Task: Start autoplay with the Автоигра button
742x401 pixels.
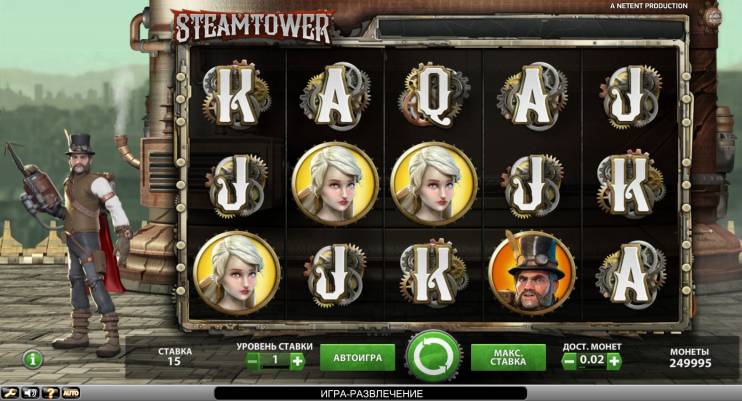Action: pyautogui.click(x=357, y=357)
